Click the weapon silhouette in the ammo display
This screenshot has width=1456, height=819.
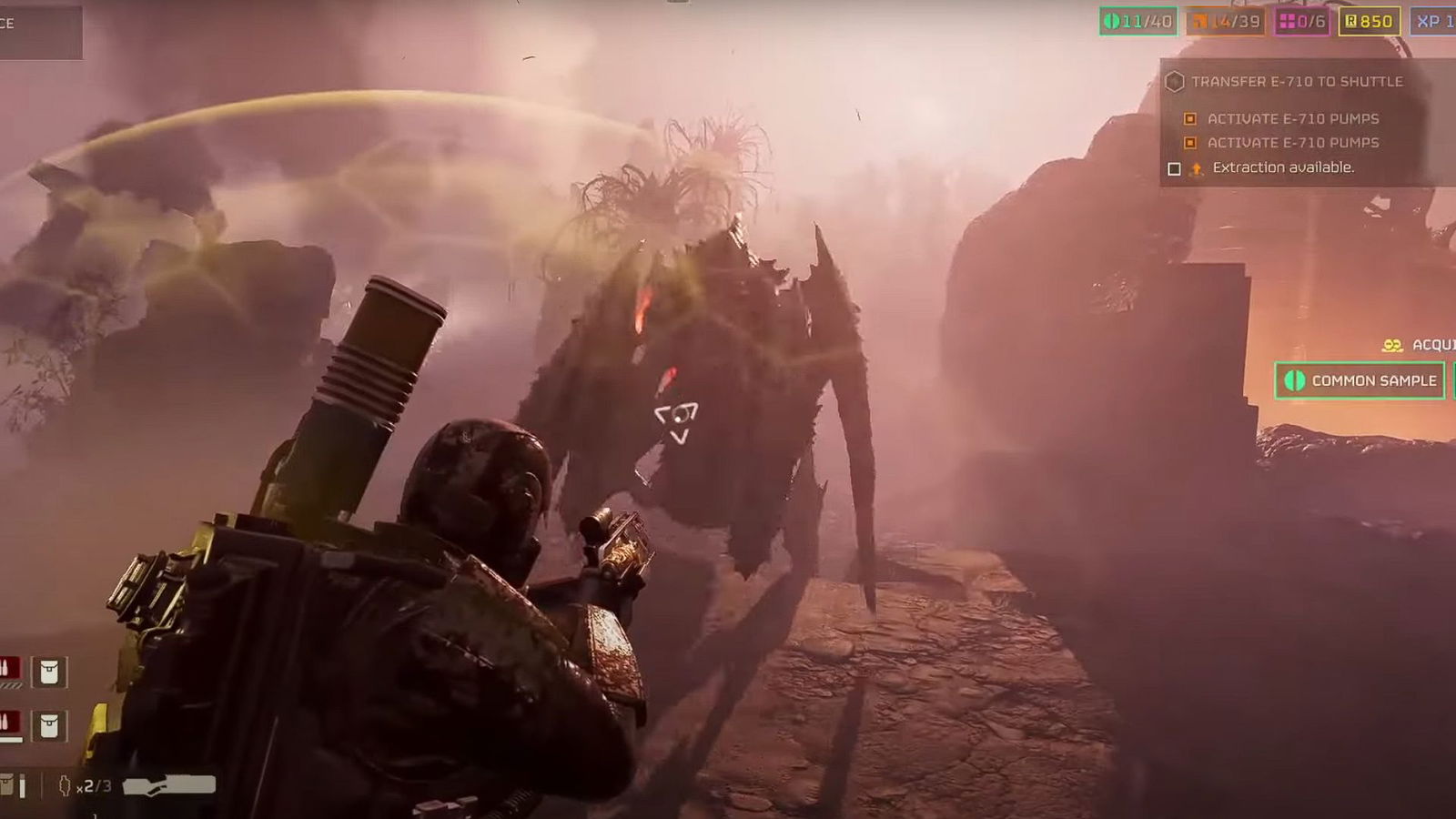(x=168, y=785)
